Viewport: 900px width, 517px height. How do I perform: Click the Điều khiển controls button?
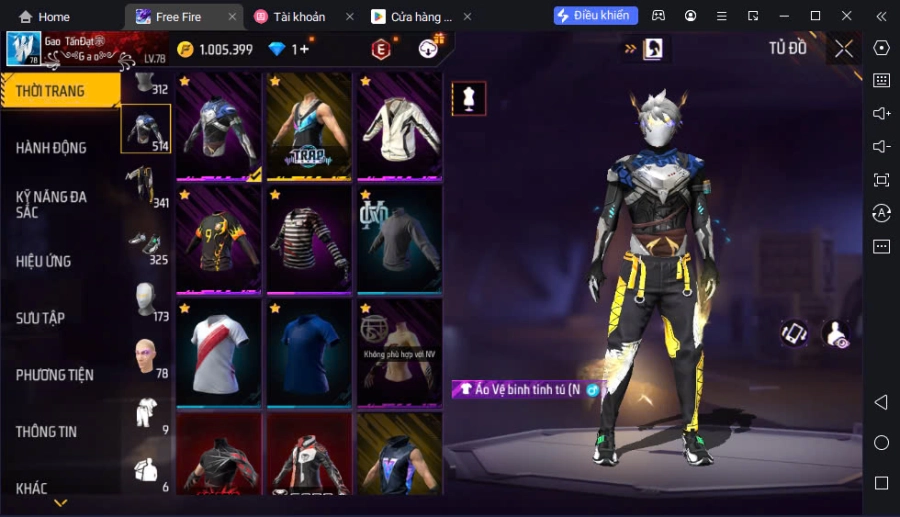coord(595,16)
